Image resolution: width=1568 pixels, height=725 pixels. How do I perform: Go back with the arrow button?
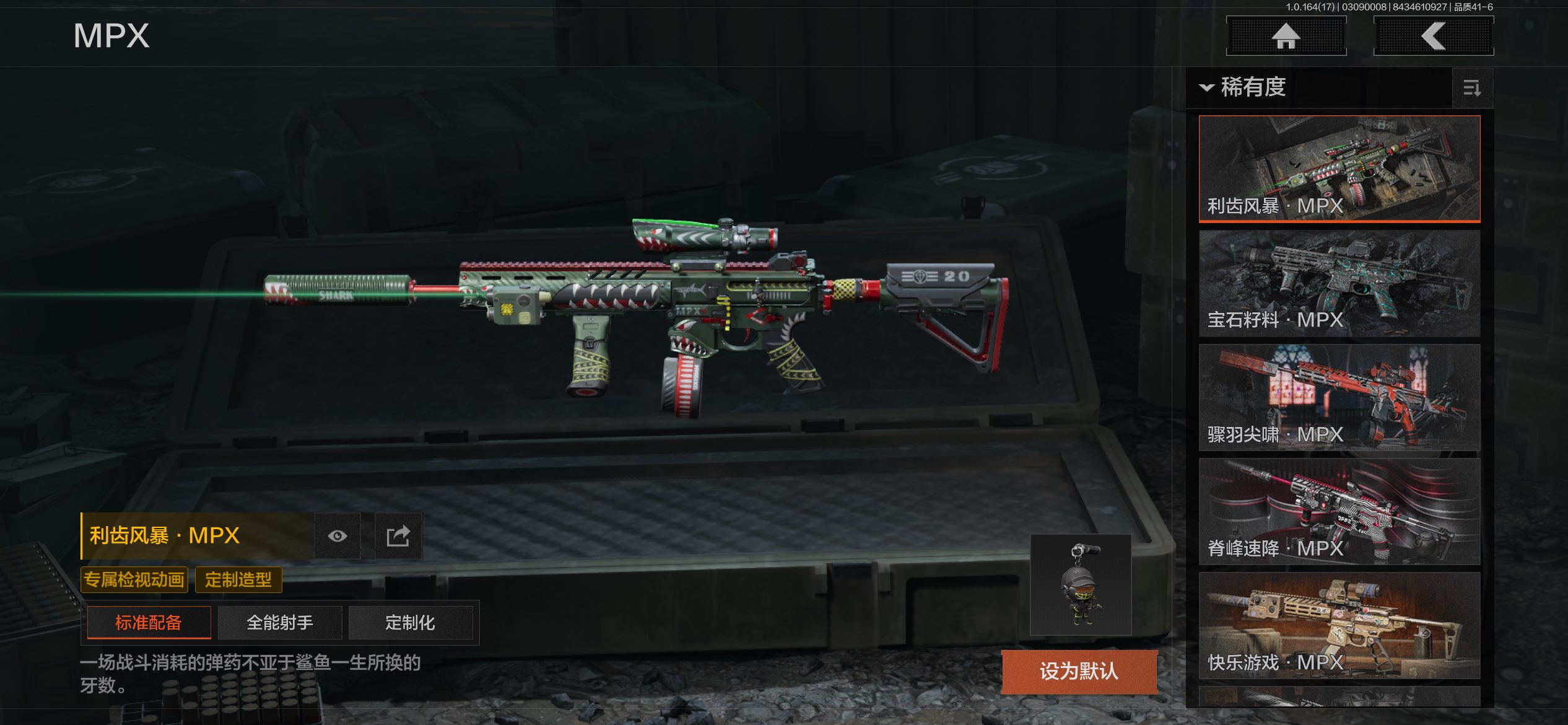click(1433, 36)
